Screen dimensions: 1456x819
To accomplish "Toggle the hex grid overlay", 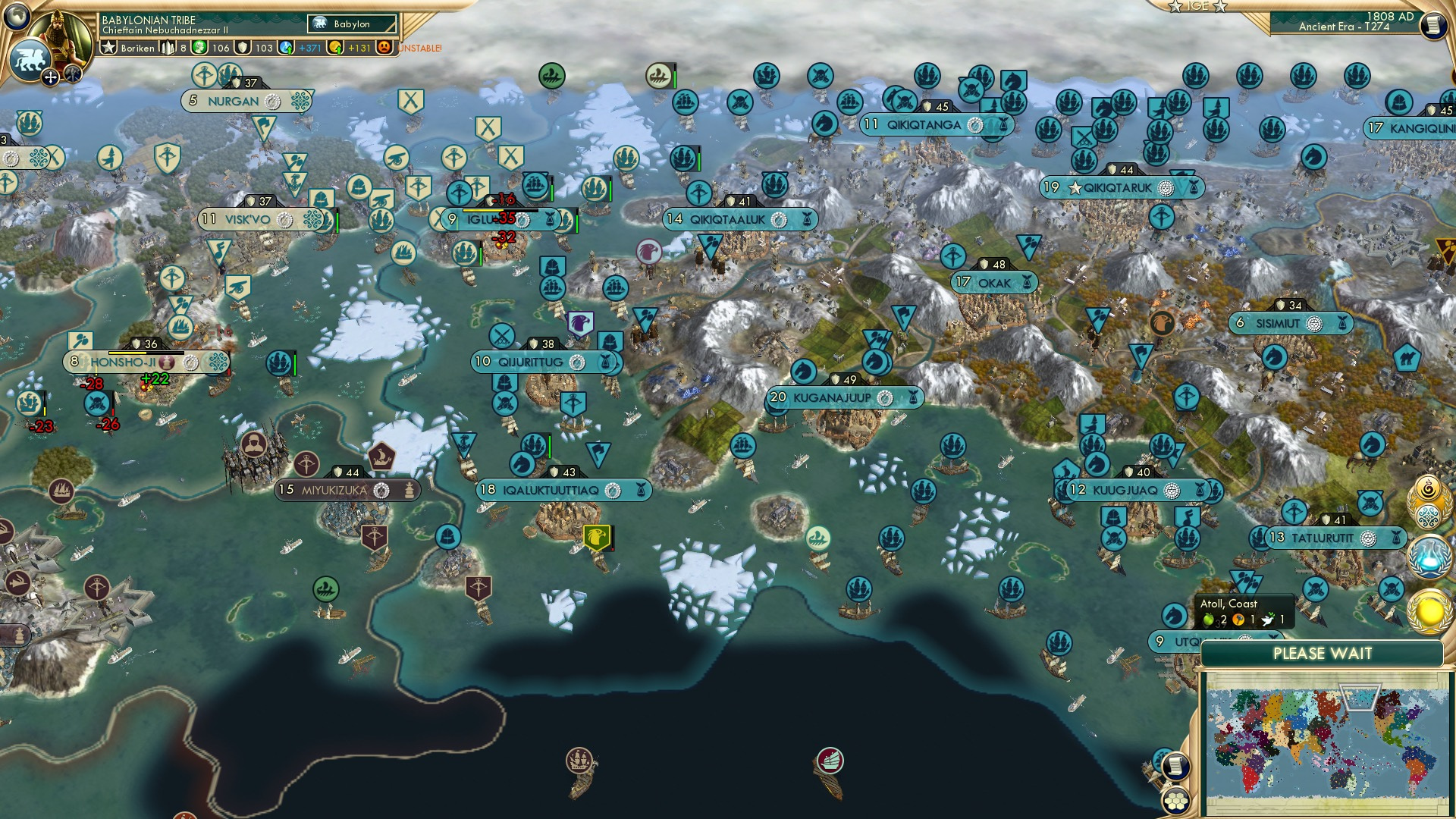I will click(x=1175, y=802).
